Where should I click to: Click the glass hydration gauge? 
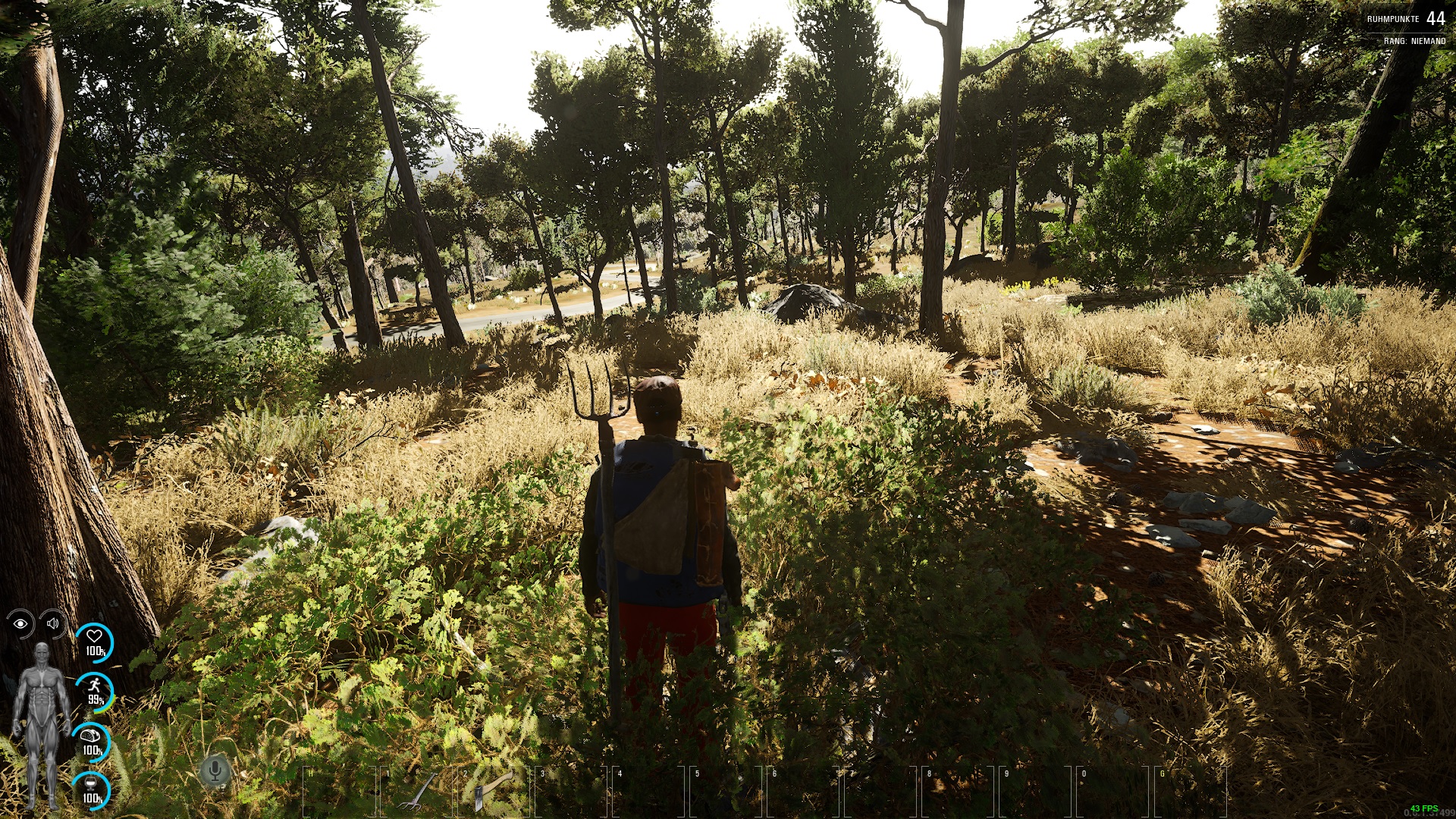[x=92, y=789]
